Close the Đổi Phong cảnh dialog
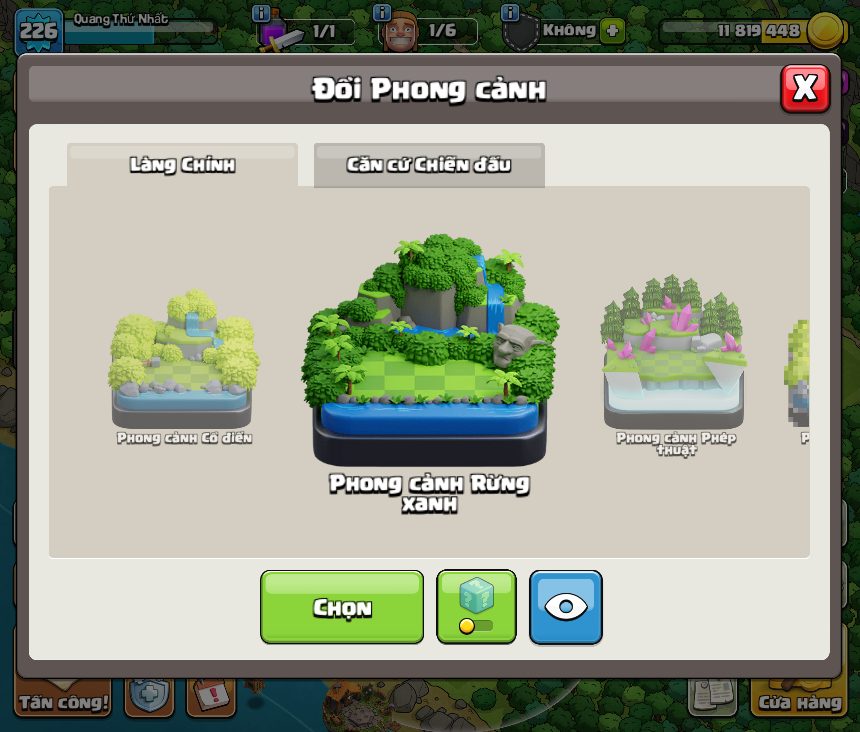This screenshot has height=732, width=860. [x=804, y=89]
